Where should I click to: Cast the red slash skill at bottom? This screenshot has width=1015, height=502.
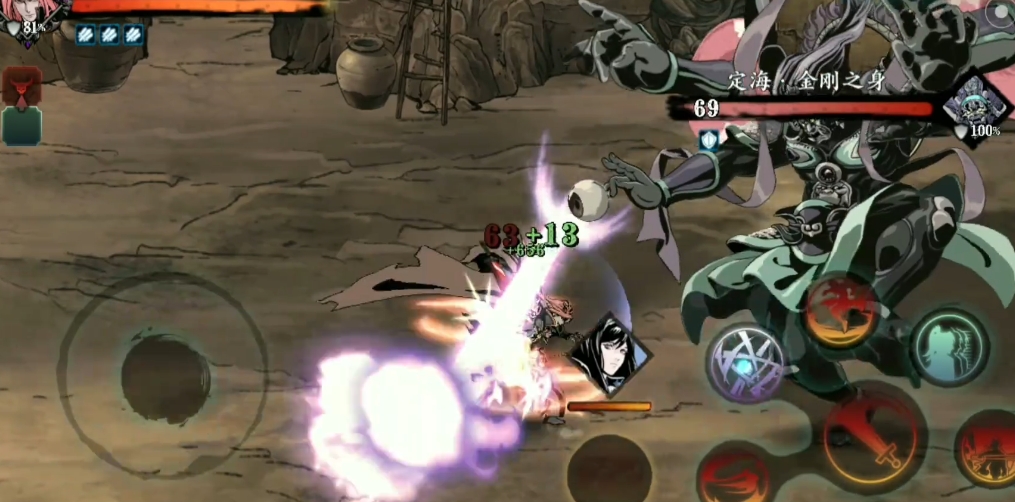point(731,472)
